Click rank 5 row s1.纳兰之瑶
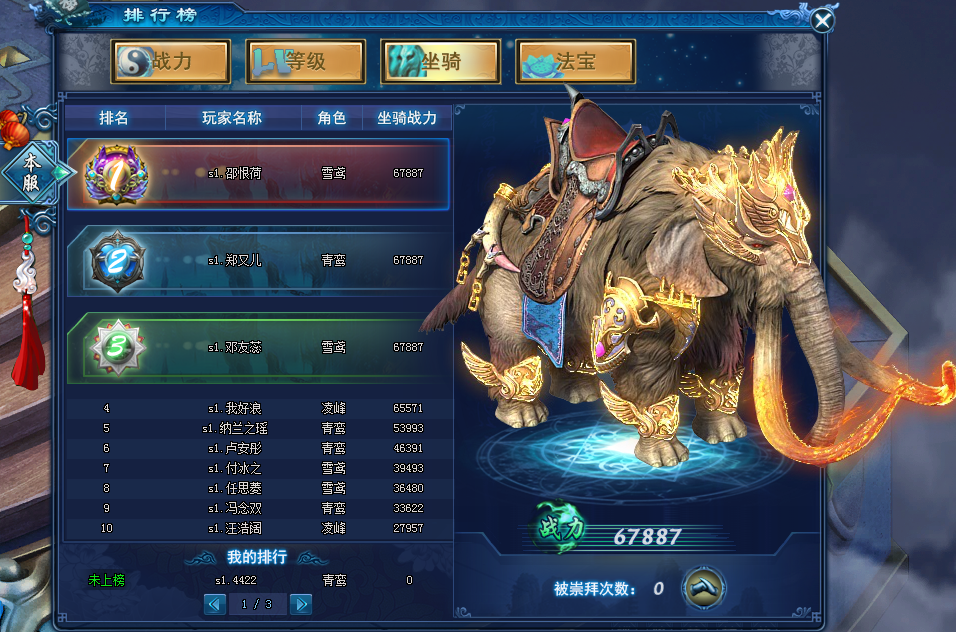 (x=258, y=428)
